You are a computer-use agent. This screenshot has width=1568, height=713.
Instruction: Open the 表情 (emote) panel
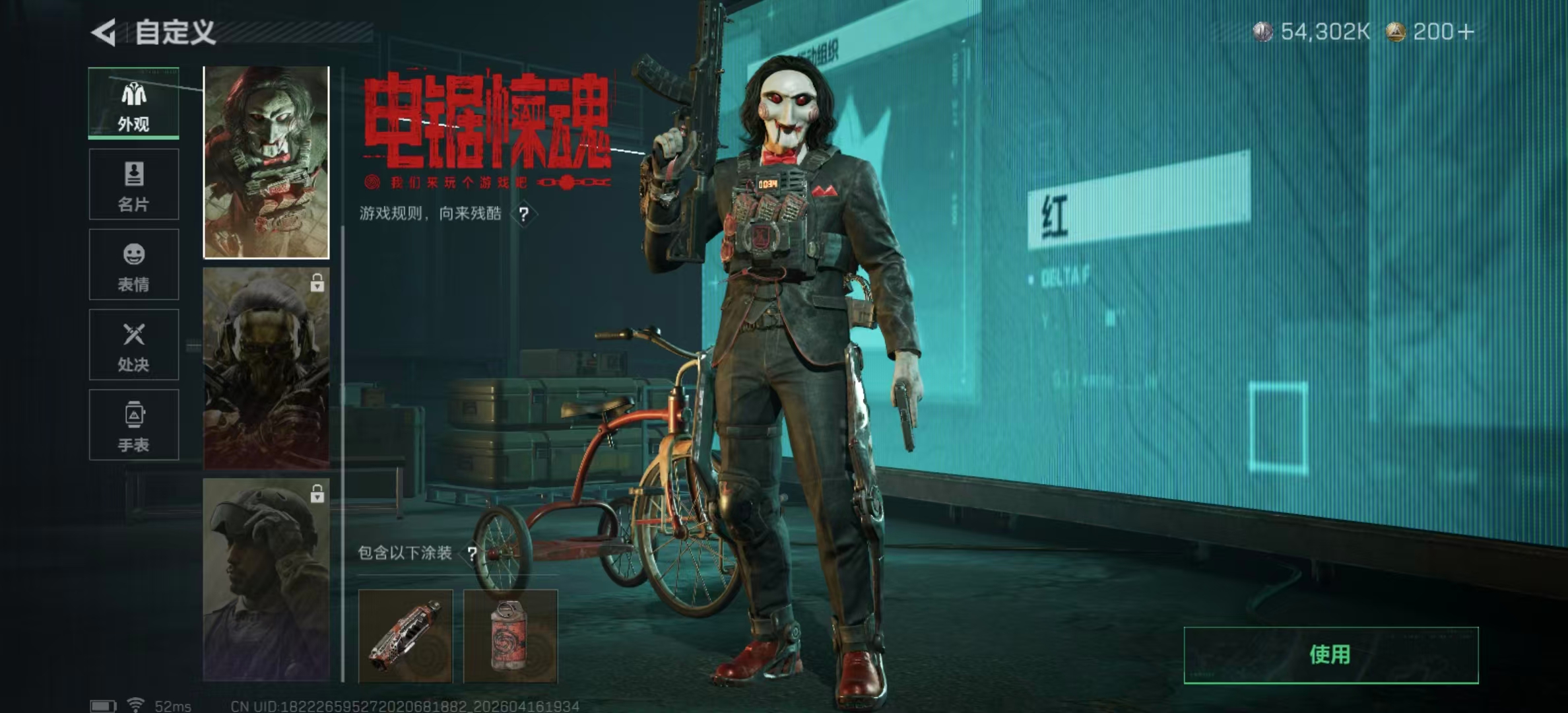[x=134, y=264]
